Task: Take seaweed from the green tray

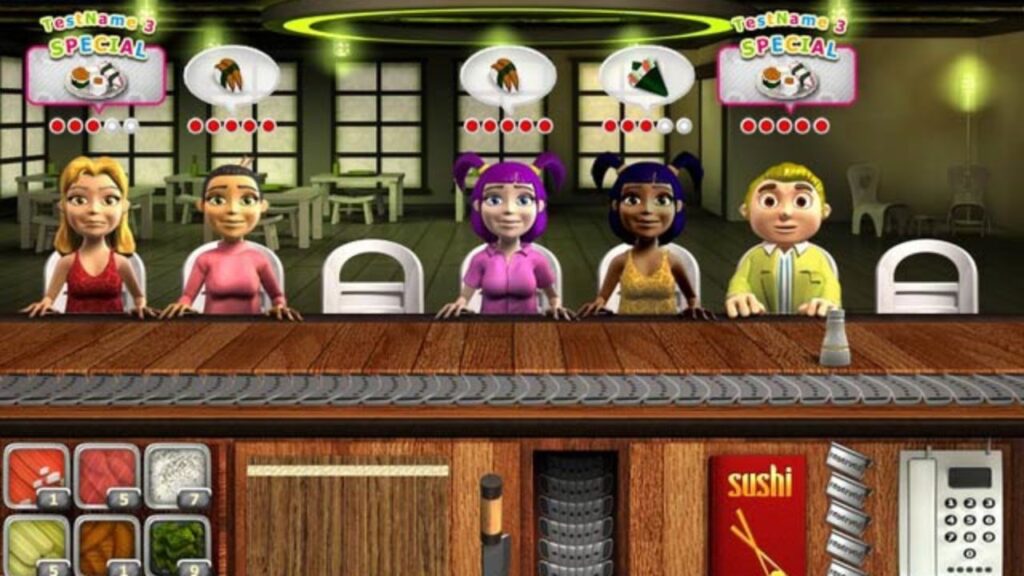Action: pyautogui.click(x=177, y=544)
